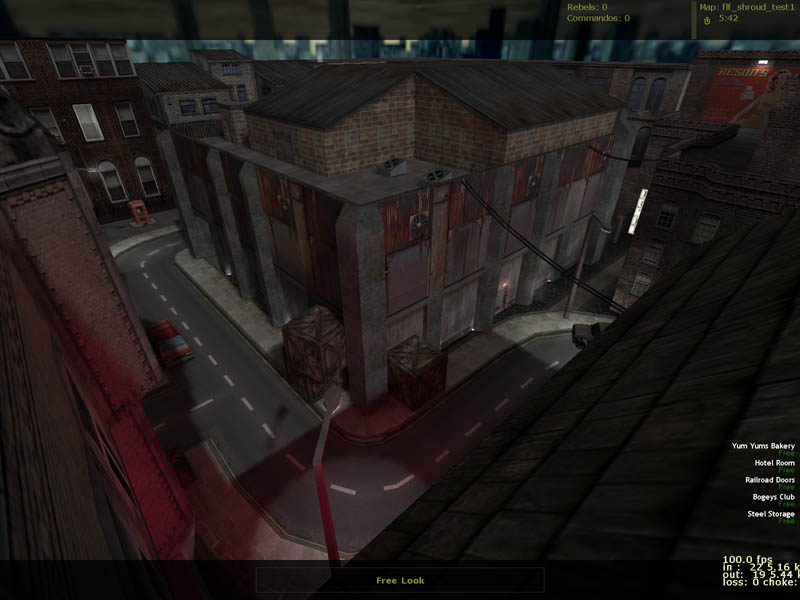The height and width of the screenshot is (600, 800).
Task: Click the Steel Storage objective entry
Action: (770, 514)
